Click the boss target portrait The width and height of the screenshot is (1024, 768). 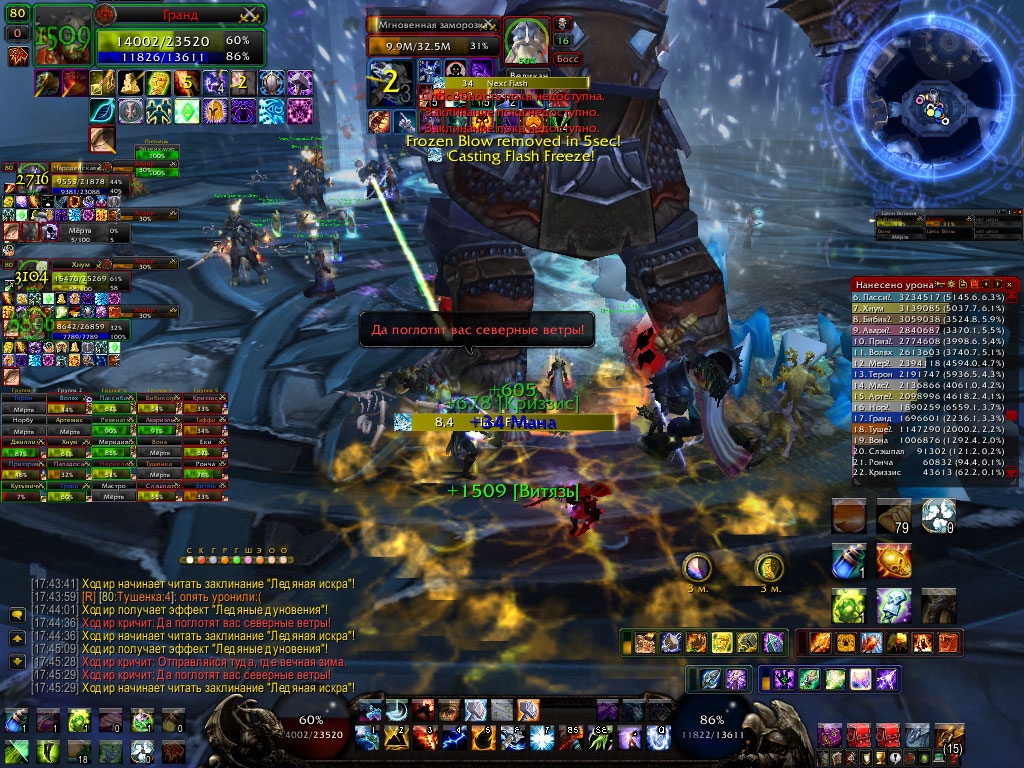pyautogui.click(x=523, y=41)
